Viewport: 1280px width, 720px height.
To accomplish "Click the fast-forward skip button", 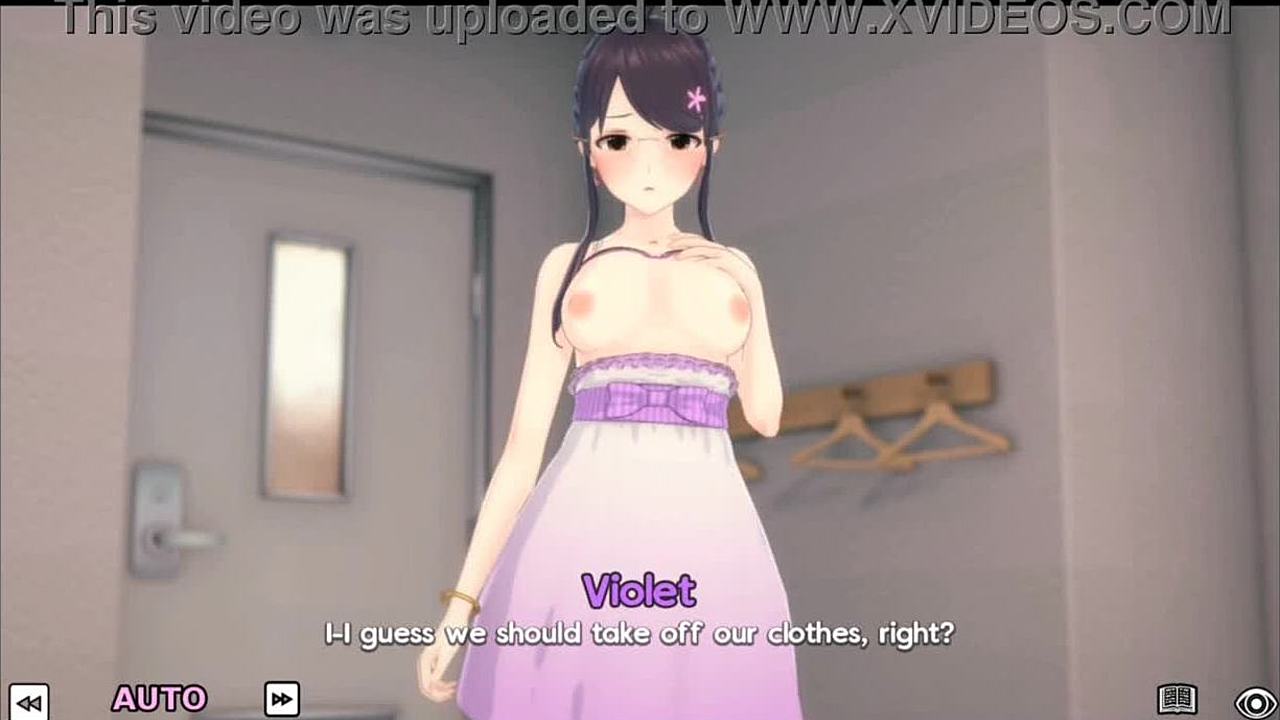I will [282, 698].
